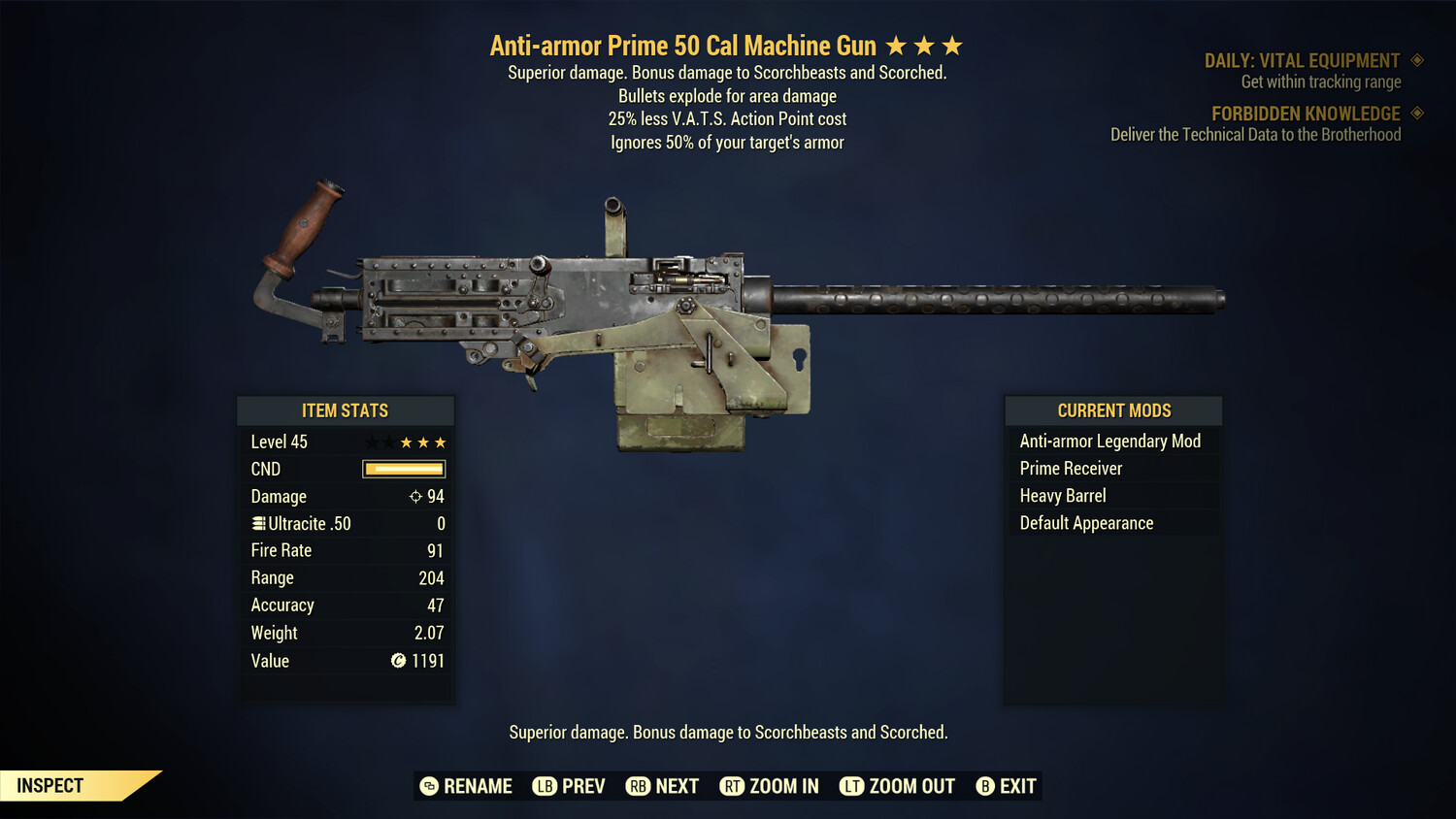This screenshot has height=819, width=1456.
Task: Click the controller pad icon before Rename
Action: pos(428,786)
